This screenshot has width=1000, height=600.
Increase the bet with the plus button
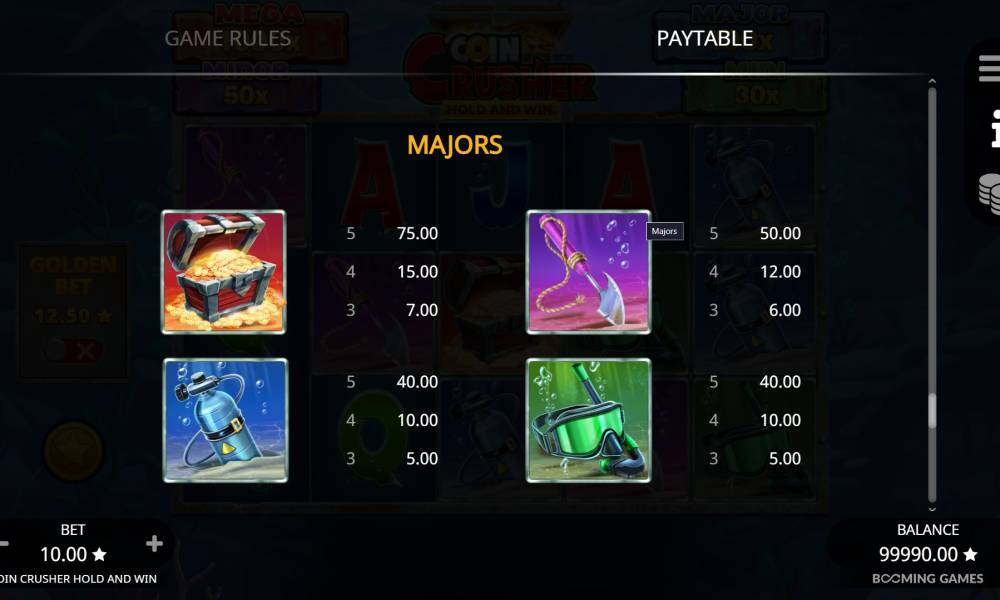[154, 544]
